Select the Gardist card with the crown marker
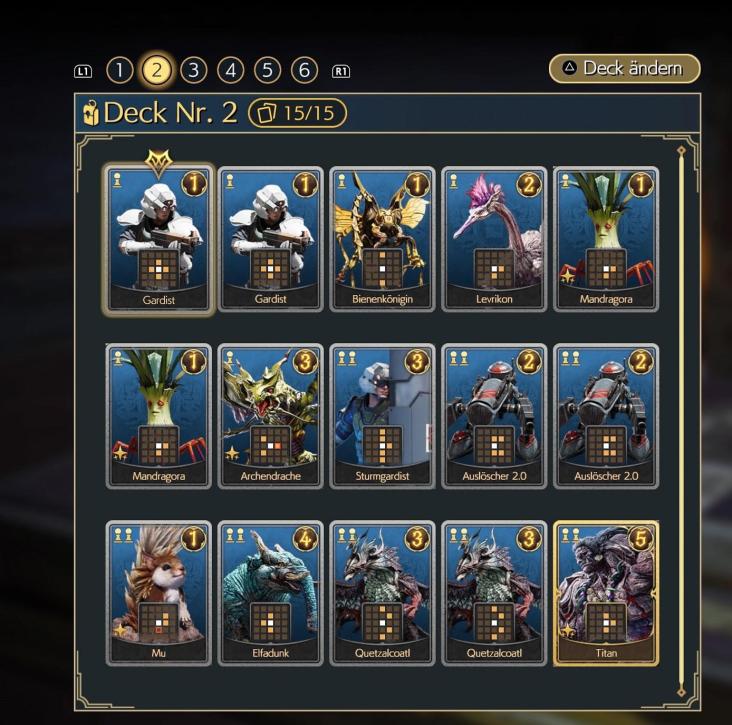This screenshot has width=732, height=725. point(158,240)
